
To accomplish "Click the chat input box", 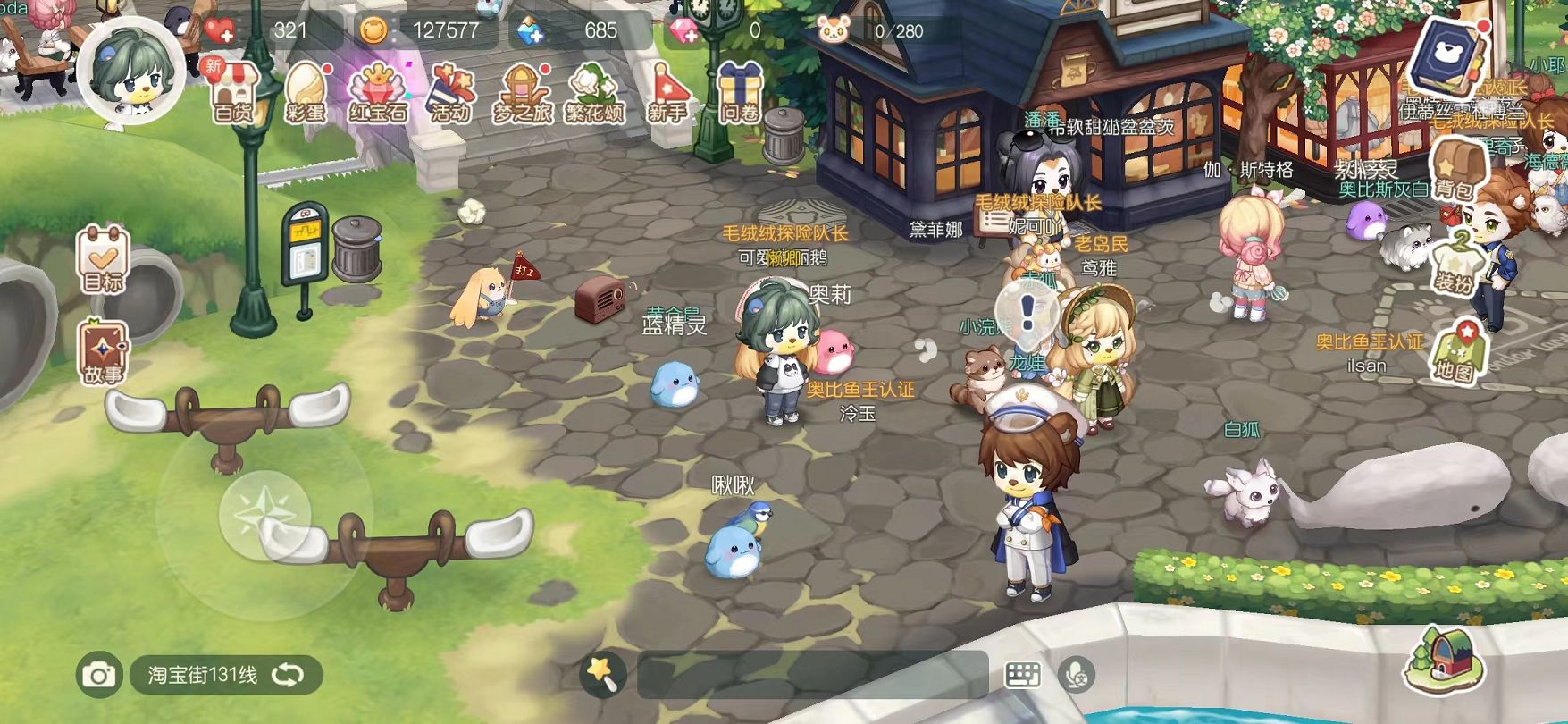I will [811, 675].
